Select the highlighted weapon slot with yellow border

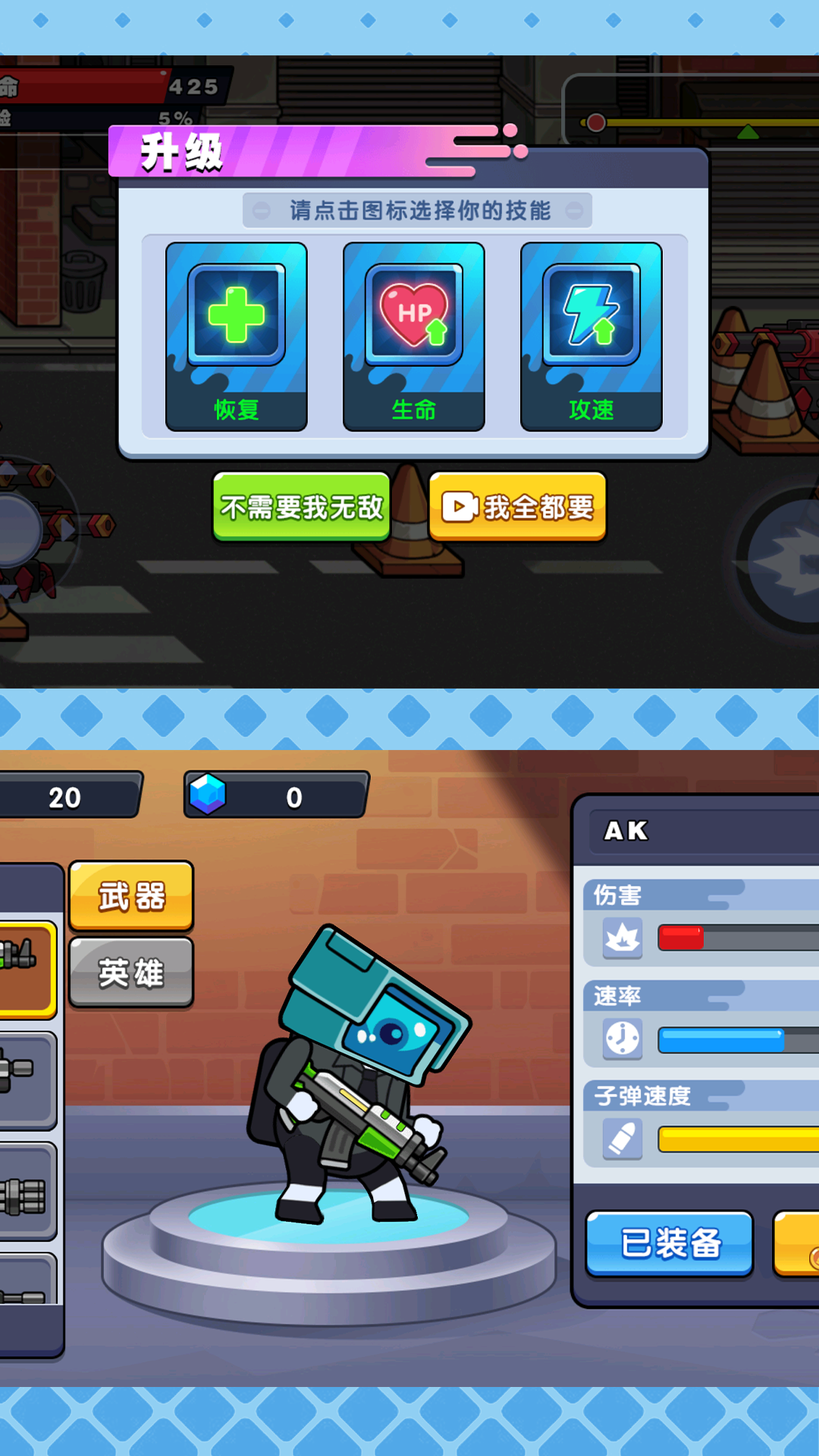pos(26,968)
